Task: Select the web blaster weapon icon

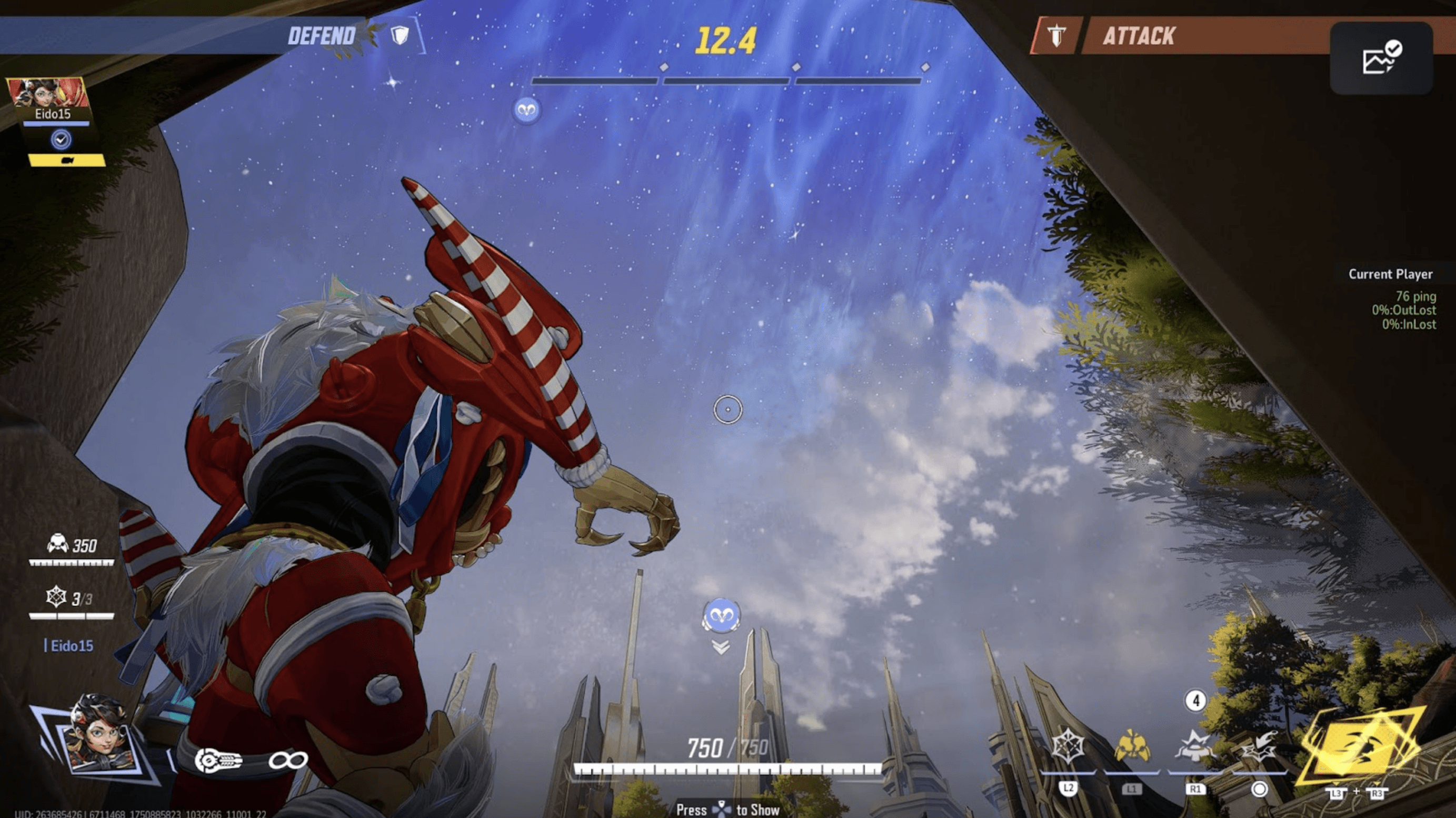Action: coord(219,760)
